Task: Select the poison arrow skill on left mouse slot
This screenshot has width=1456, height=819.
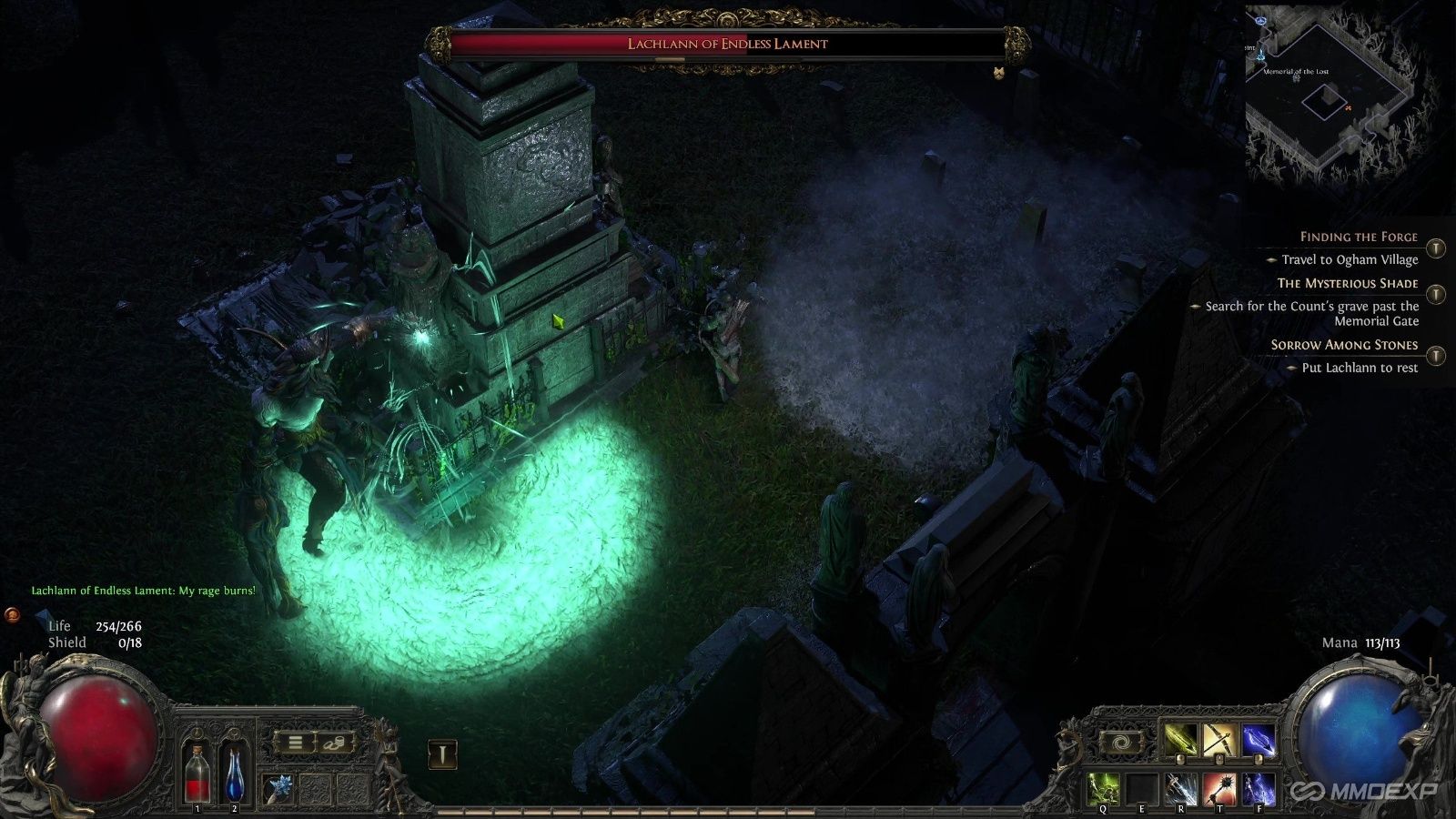Action: pos(1179,740)
